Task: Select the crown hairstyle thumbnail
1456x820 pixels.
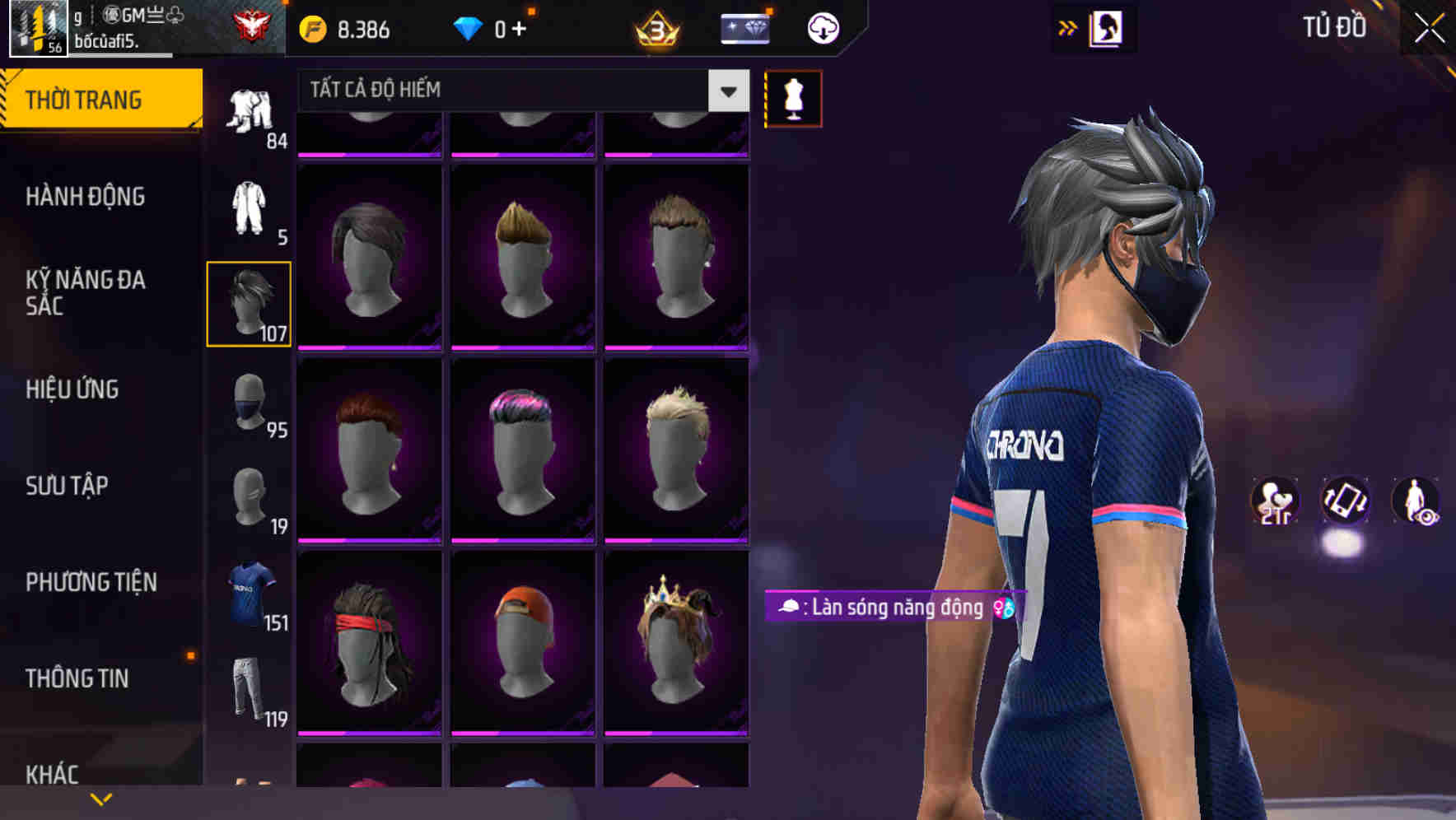Action: pyautogui.click(x=677, y=638)
